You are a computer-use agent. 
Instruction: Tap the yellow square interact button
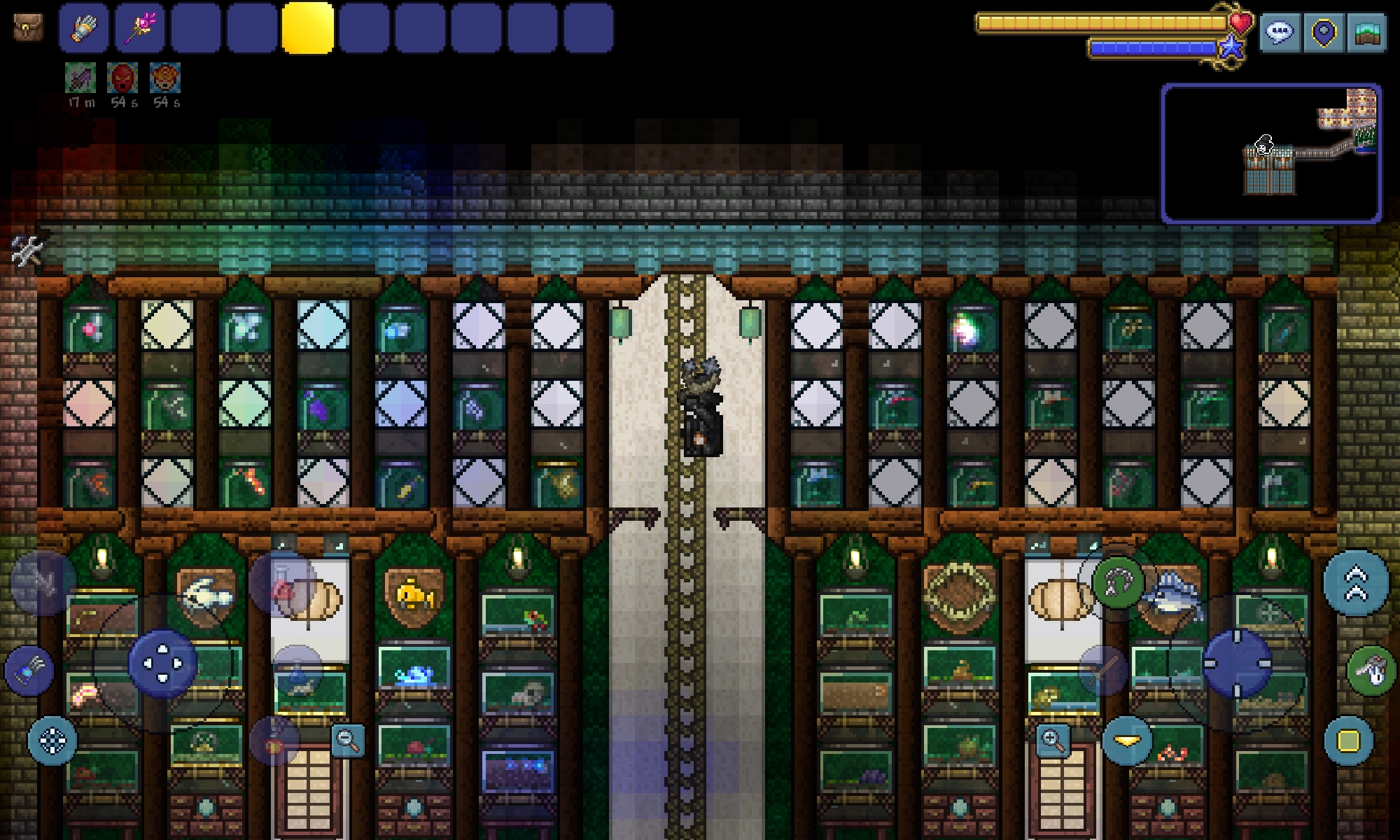click(1349, 740)
